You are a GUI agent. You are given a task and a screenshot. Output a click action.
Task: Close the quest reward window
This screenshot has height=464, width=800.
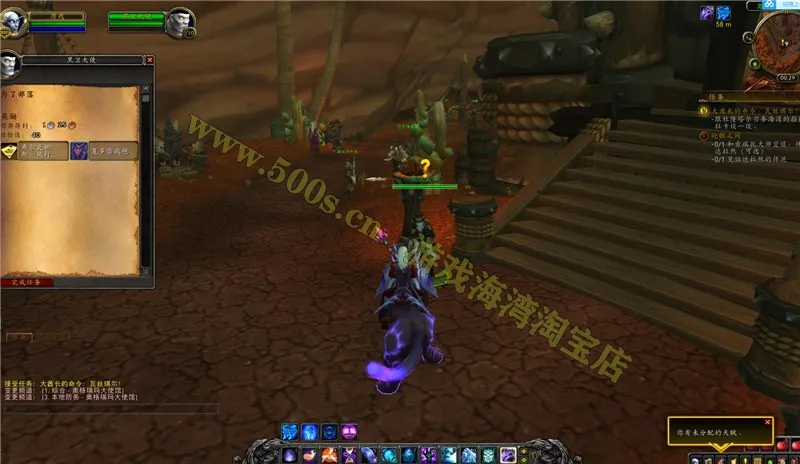(150, 60)
